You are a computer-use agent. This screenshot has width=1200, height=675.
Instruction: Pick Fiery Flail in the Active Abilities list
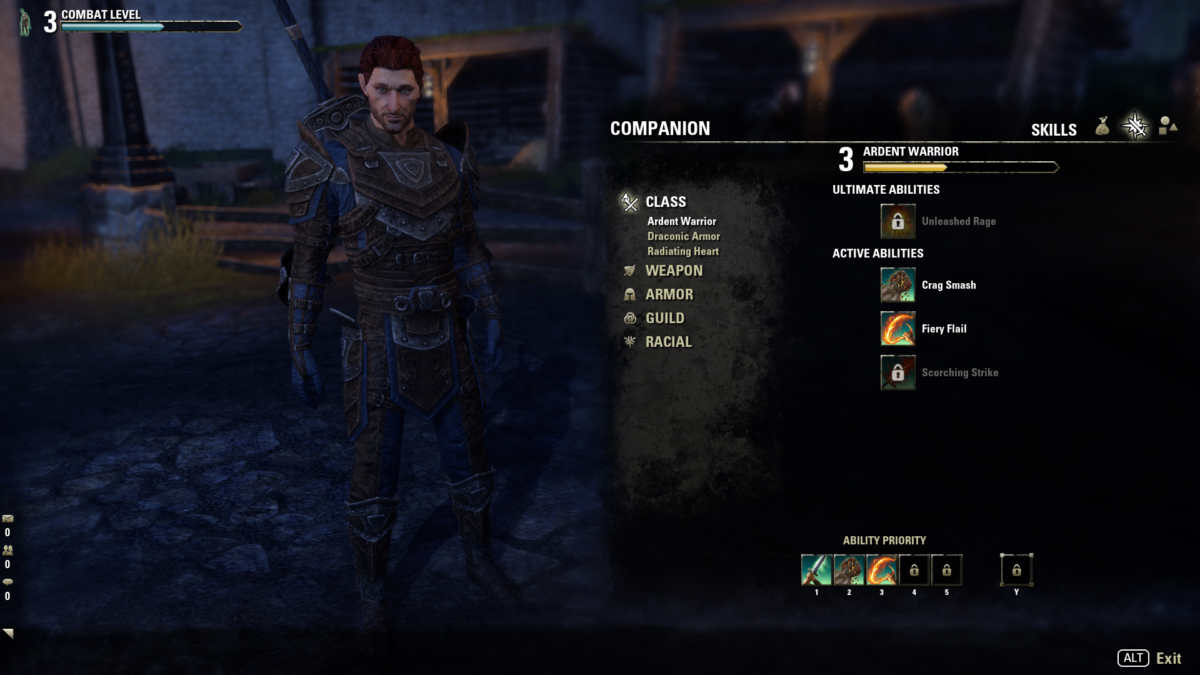897,329
